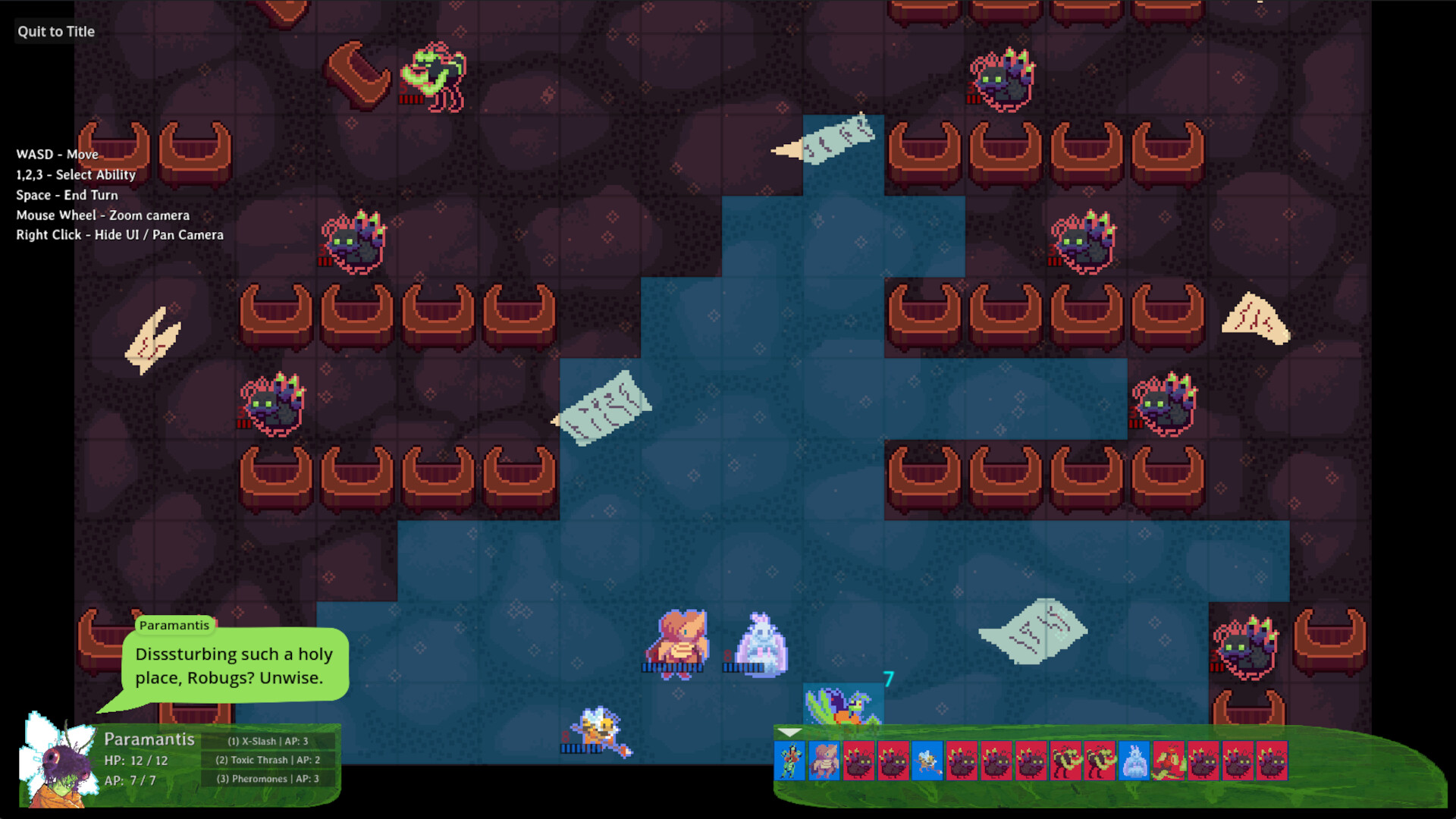Viewport: 1456px width, 819px height.
Task: Collapse the turn order bar with the arrow
Action: pyautogui.click(x=789, y=734)
